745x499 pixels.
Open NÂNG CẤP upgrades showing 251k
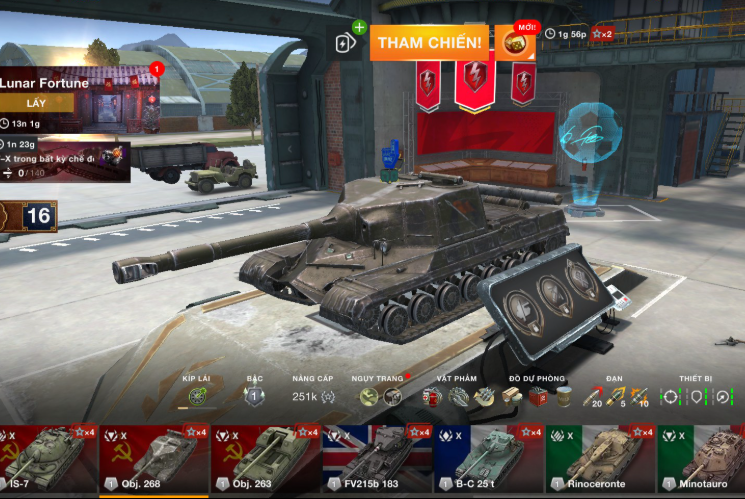306,396
